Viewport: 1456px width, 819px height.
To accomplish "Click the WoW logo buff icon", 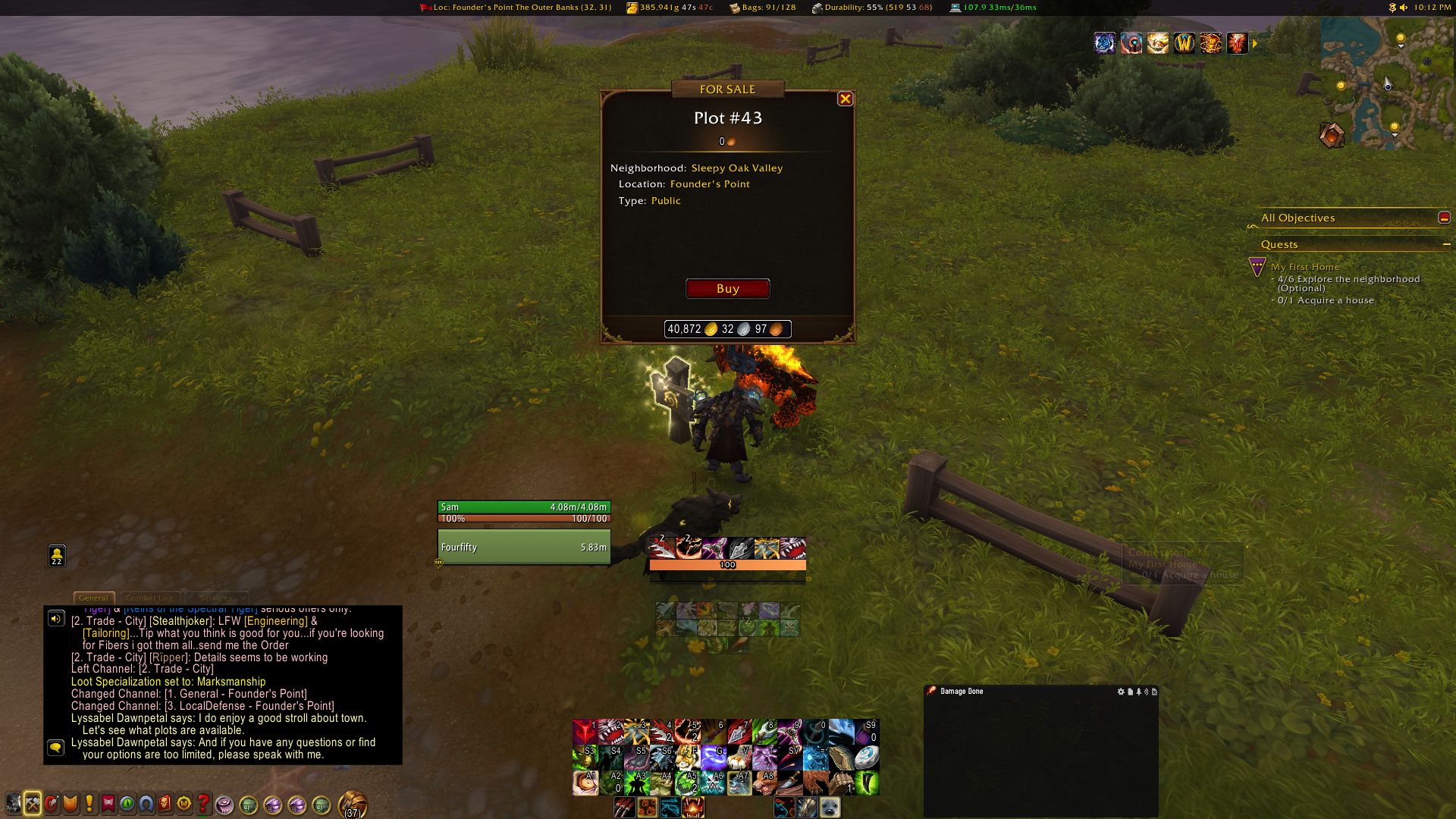I will [x=1184, y=43].
